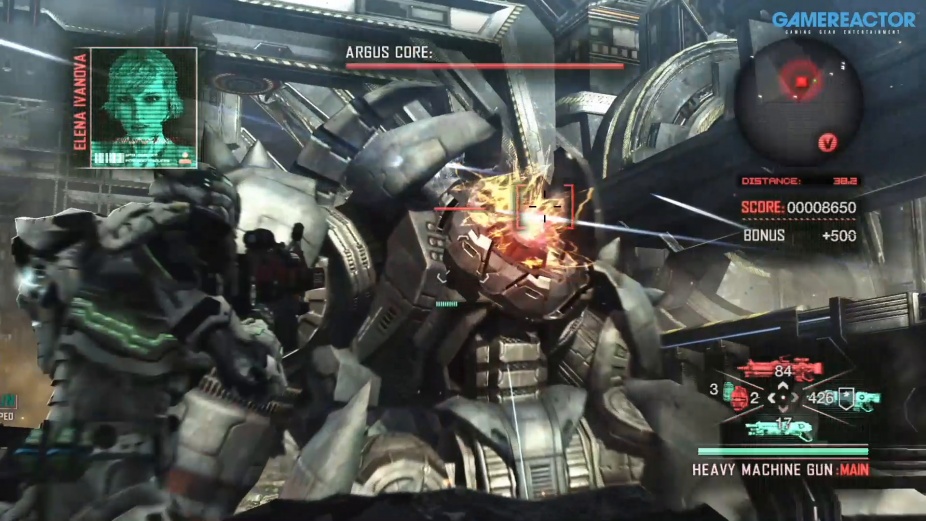Open Elena Ivanova's comms portrait
The height and width of the screenshot is (521, 926).
pyautogui.click(x=142, y=107)
